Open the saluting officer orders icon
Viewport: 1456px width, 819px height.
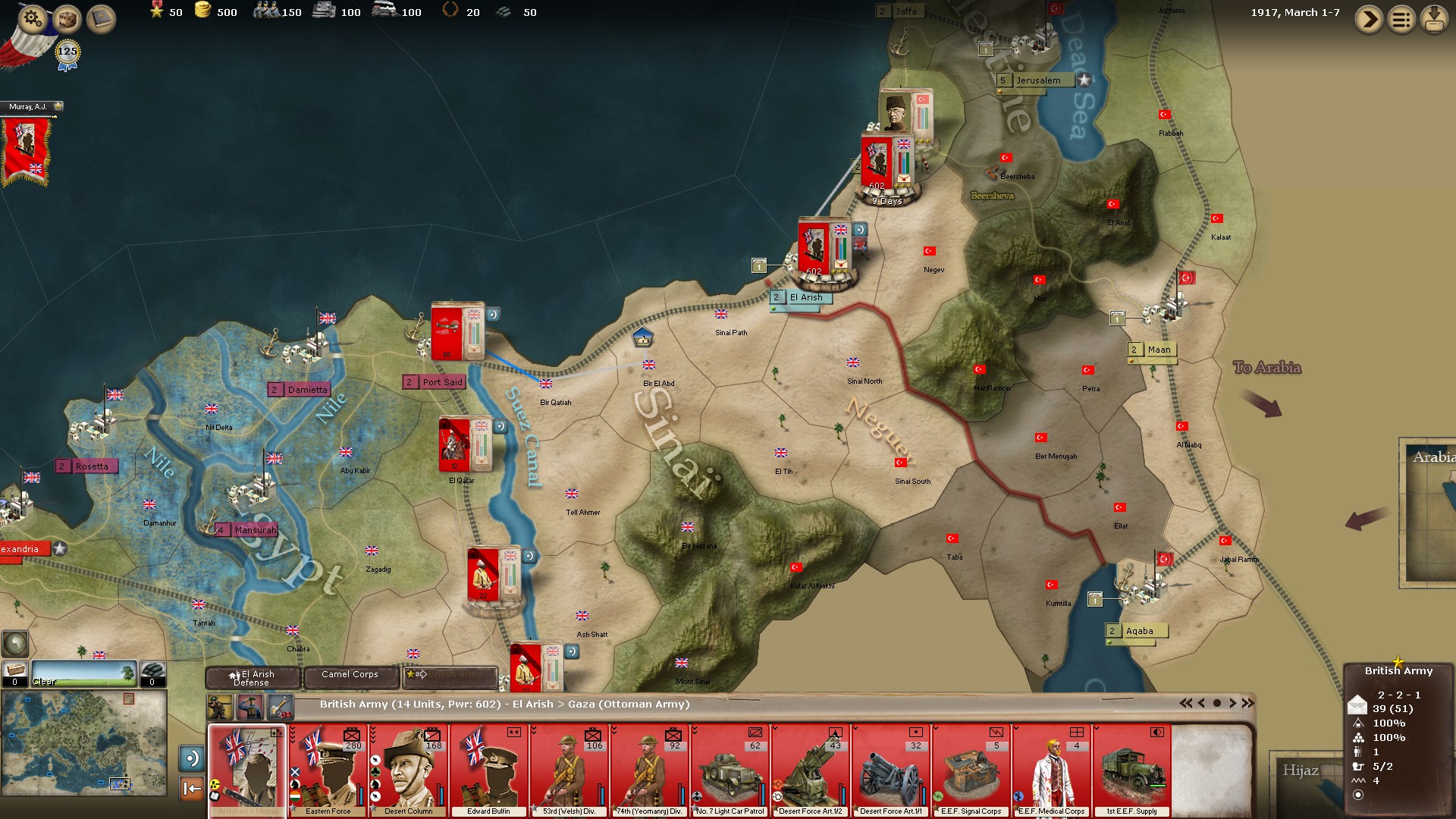250,708
